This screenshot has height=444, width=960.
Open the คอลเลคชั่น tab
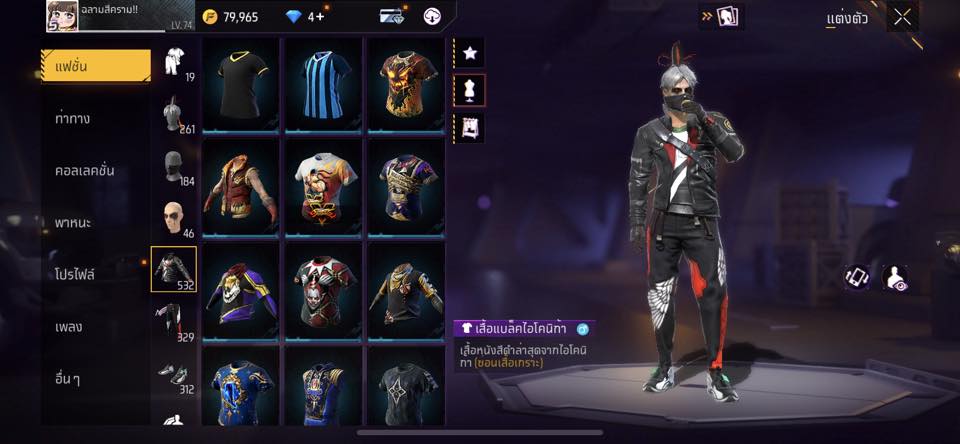point(85,170)
